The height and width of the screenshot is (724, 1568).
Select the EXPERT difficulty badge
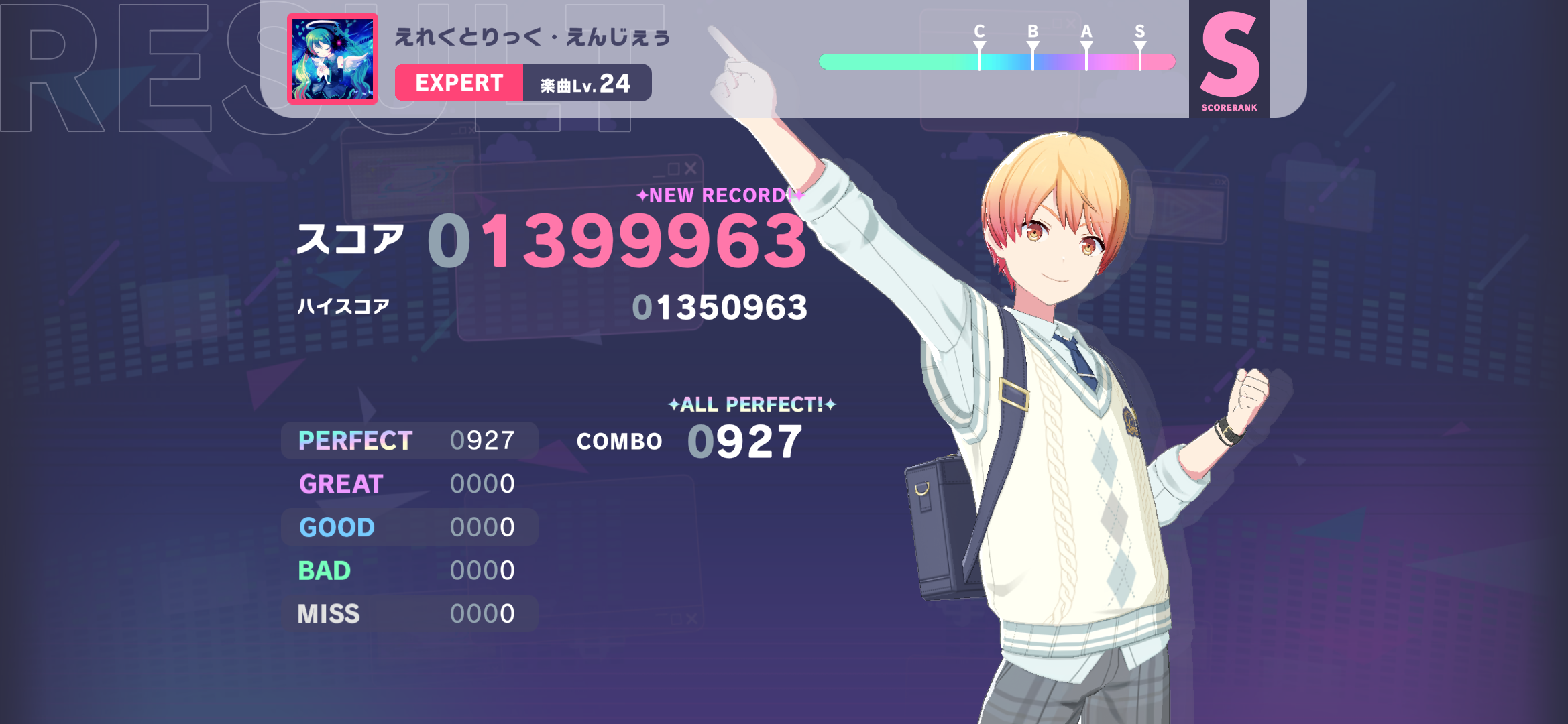(459, 82)
